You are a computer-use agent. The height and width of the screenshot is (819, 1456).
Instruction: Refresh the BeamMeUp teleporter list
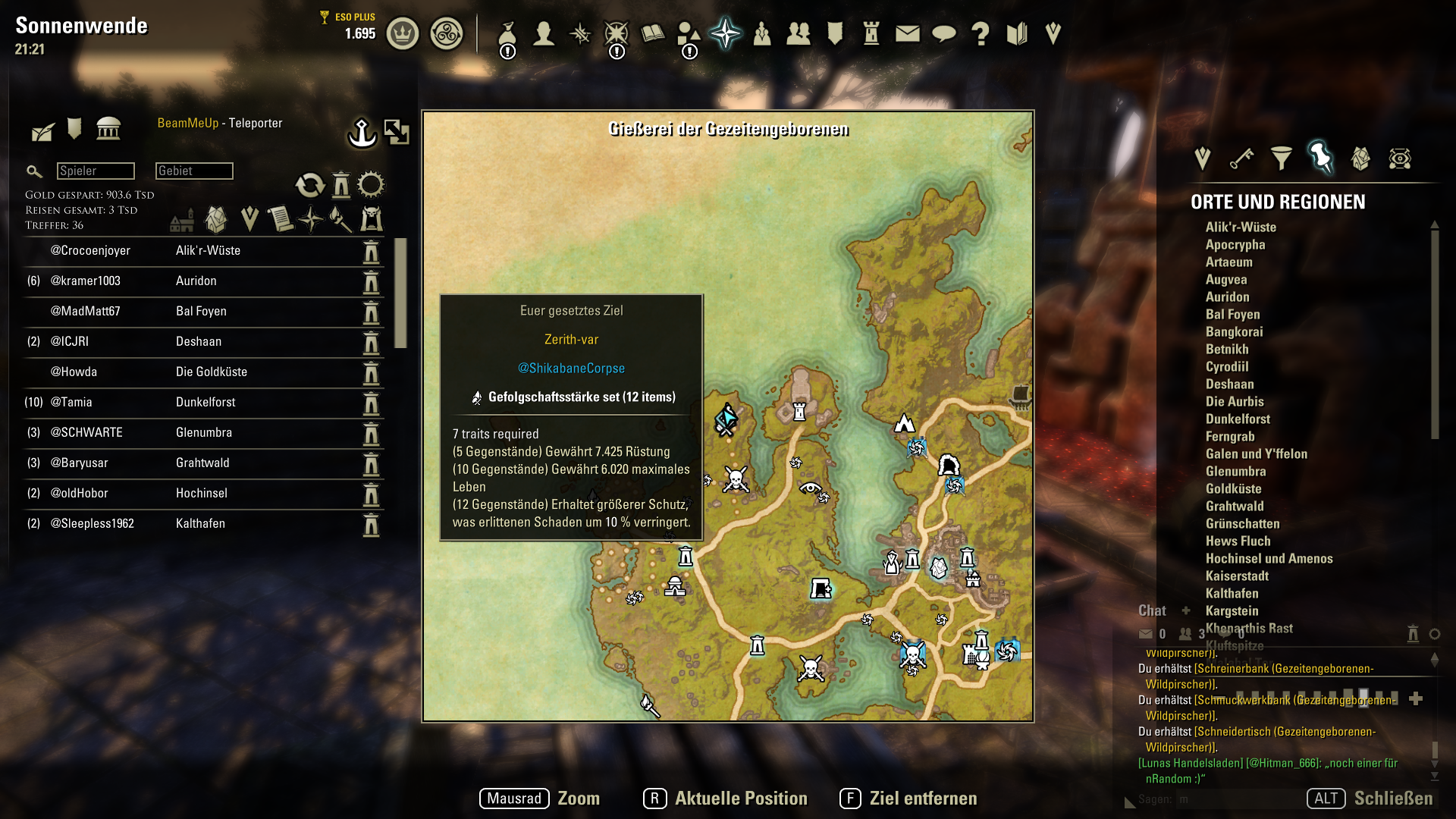tap(309, 184)
